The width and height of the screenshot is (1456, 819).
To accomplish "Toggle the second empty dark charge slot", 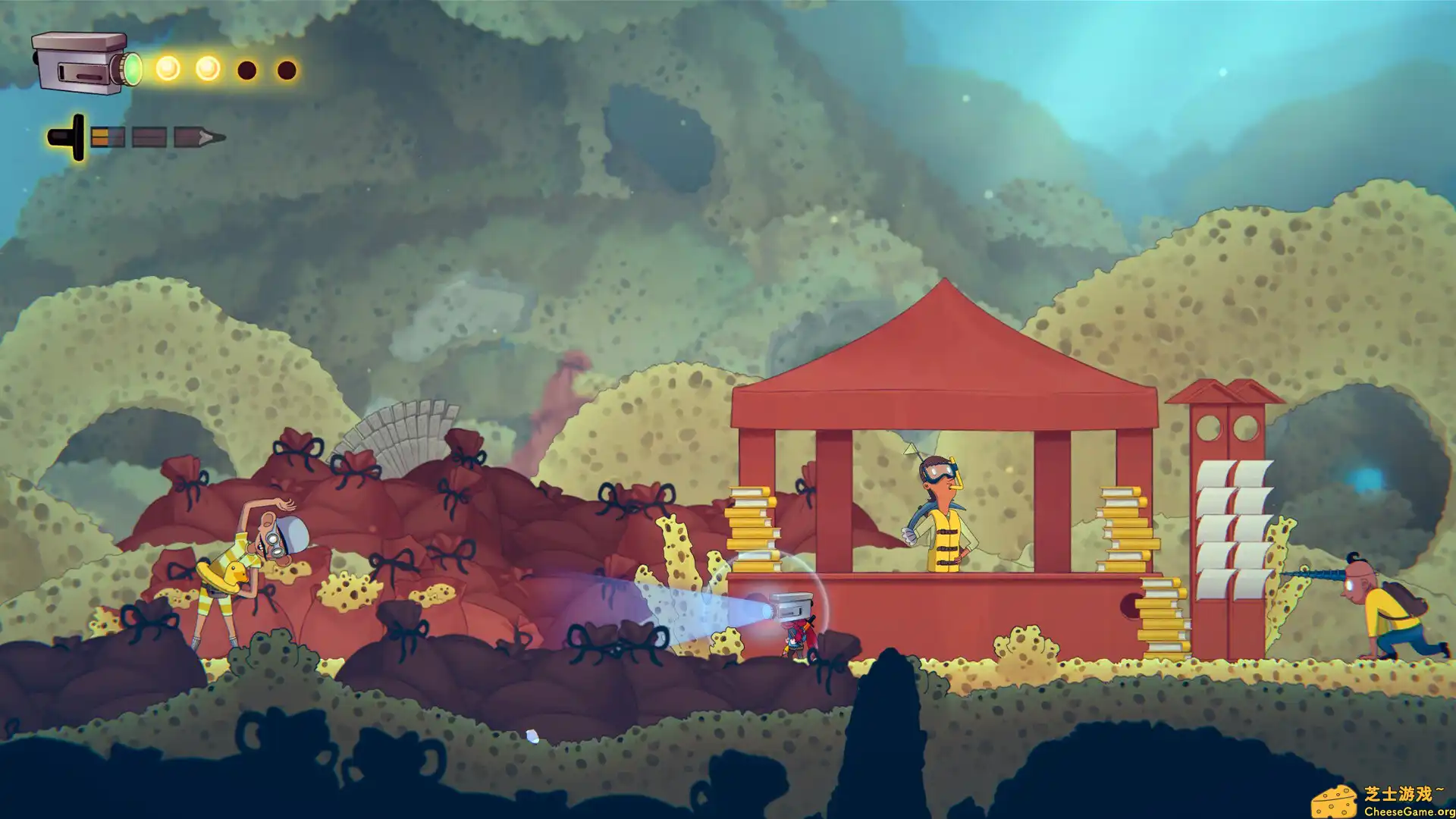I will (x=287, y=70).
